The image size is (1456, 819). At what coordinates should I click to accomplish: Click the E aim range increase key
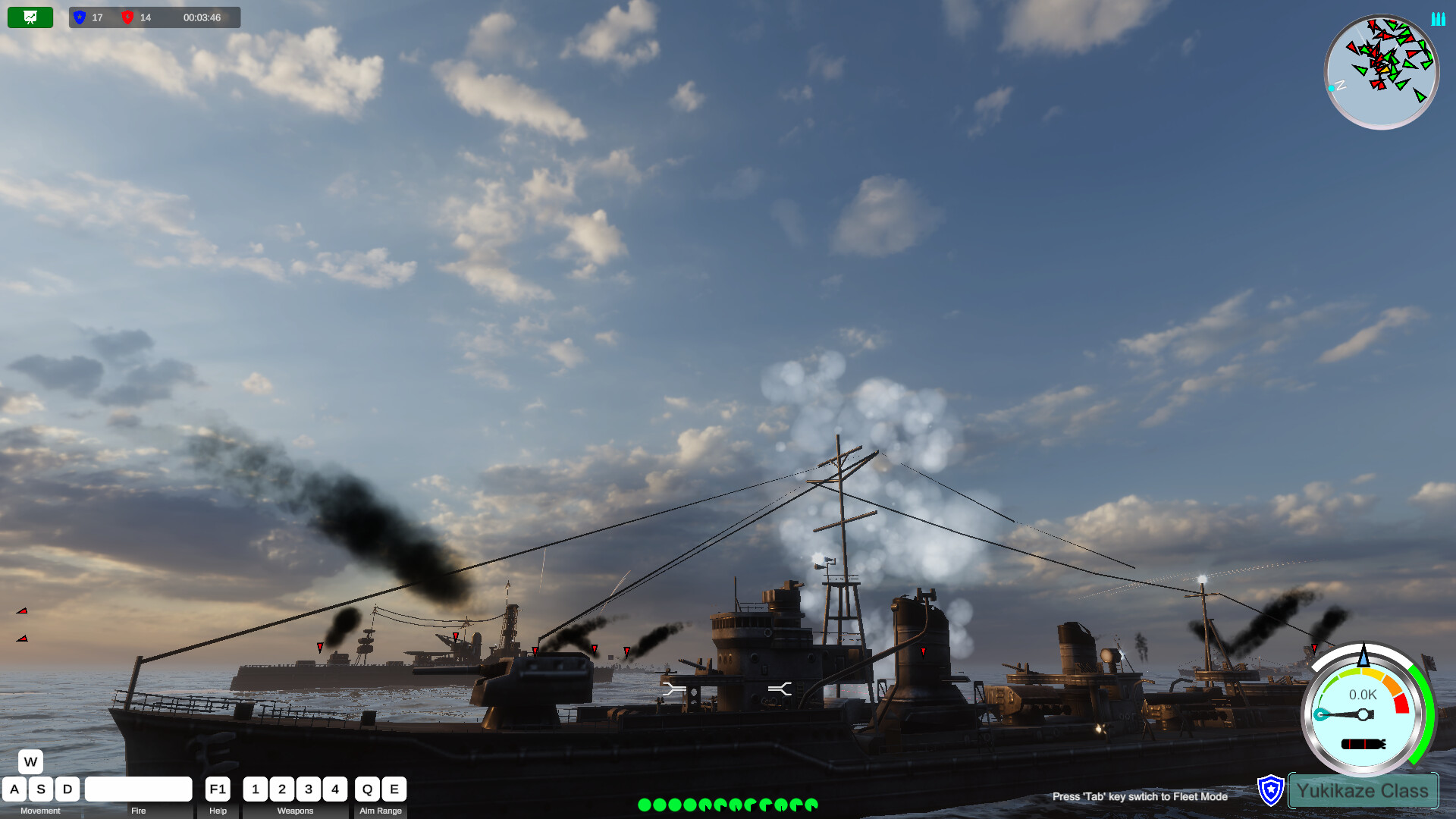coord(394,789)
